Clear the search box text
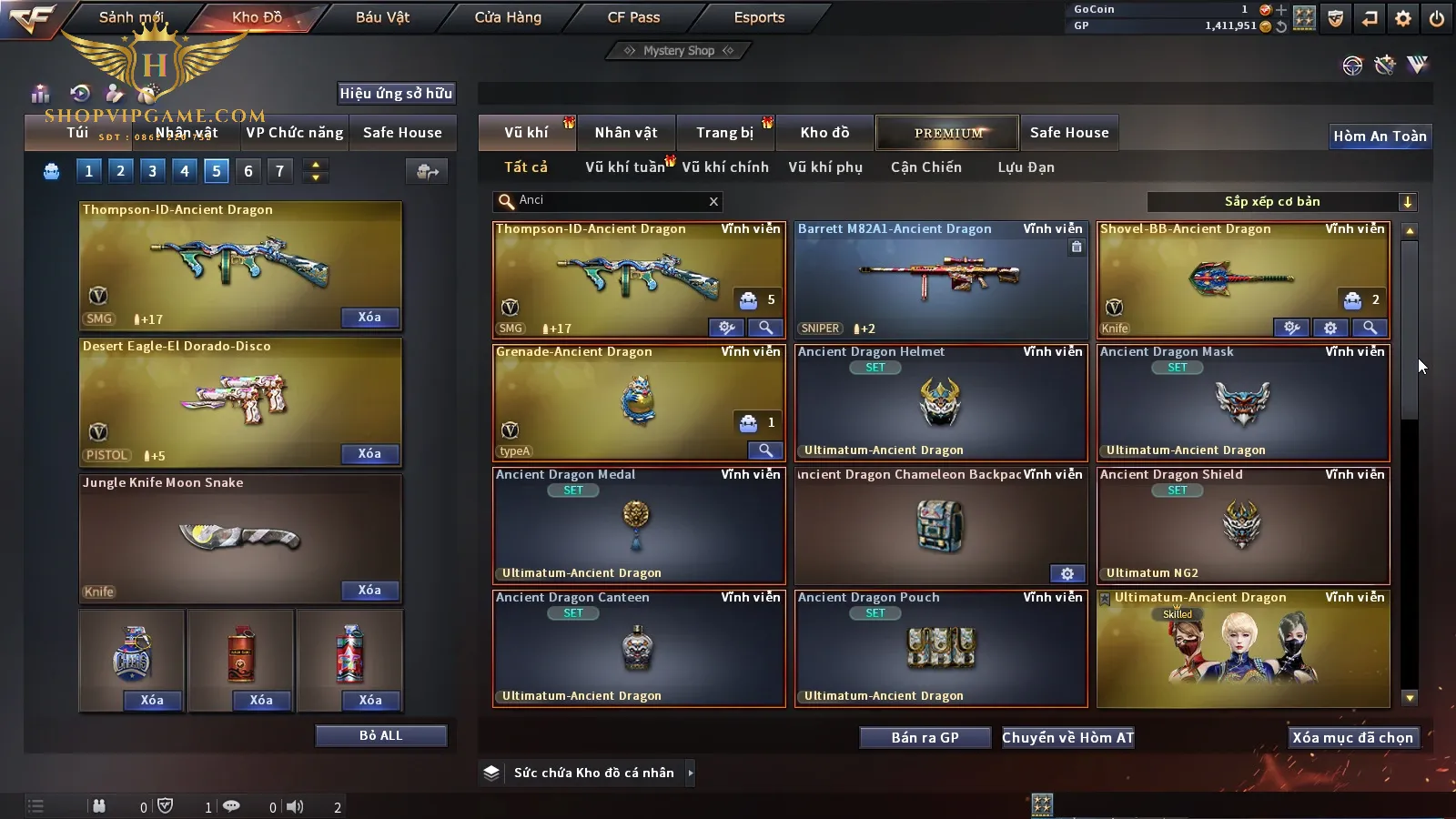Image resolution: width=1456 pixels, height=819 pixels. point(713,202)
